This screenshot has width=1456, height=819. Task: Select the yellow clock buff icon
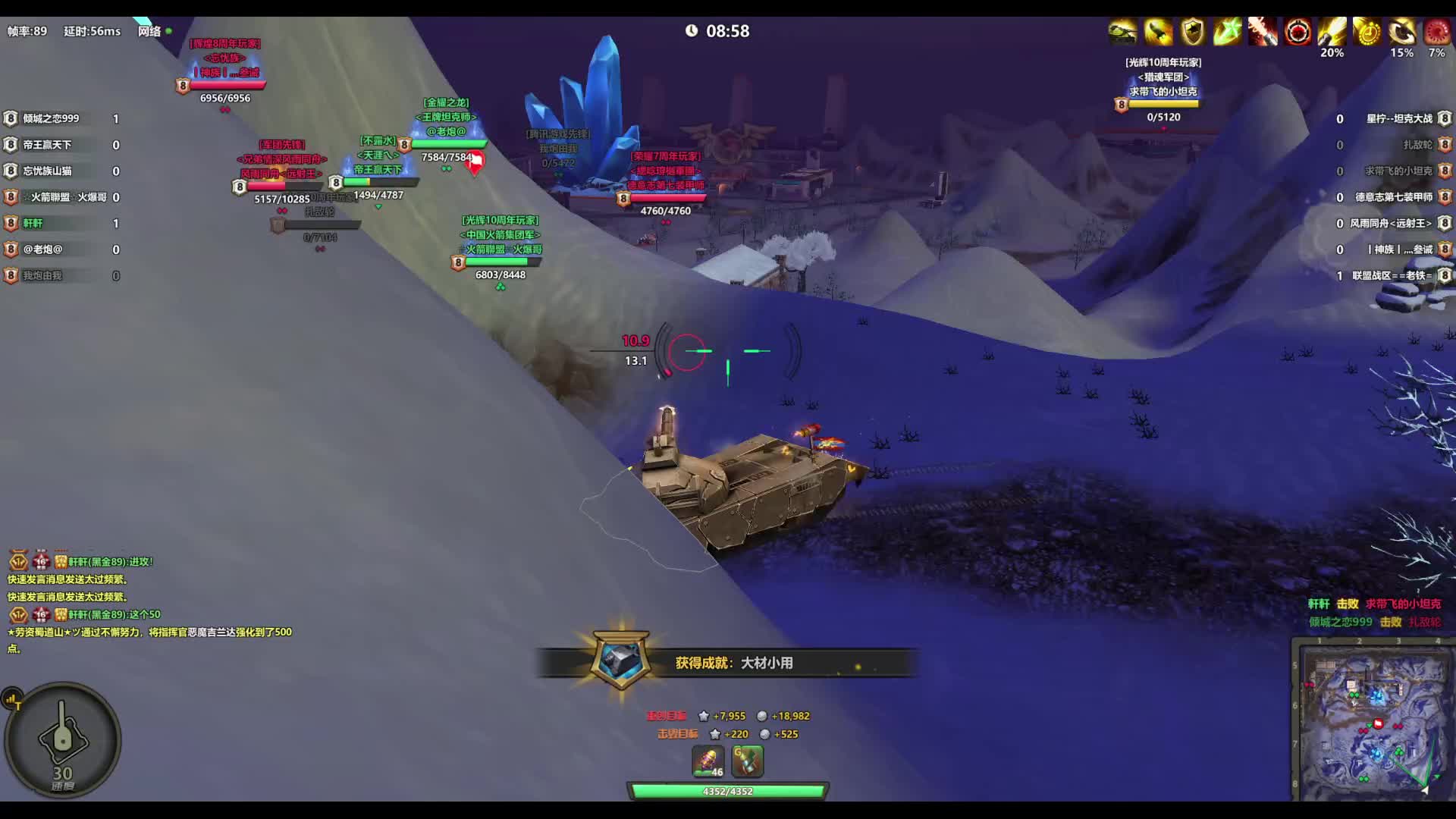point(1367,33)
